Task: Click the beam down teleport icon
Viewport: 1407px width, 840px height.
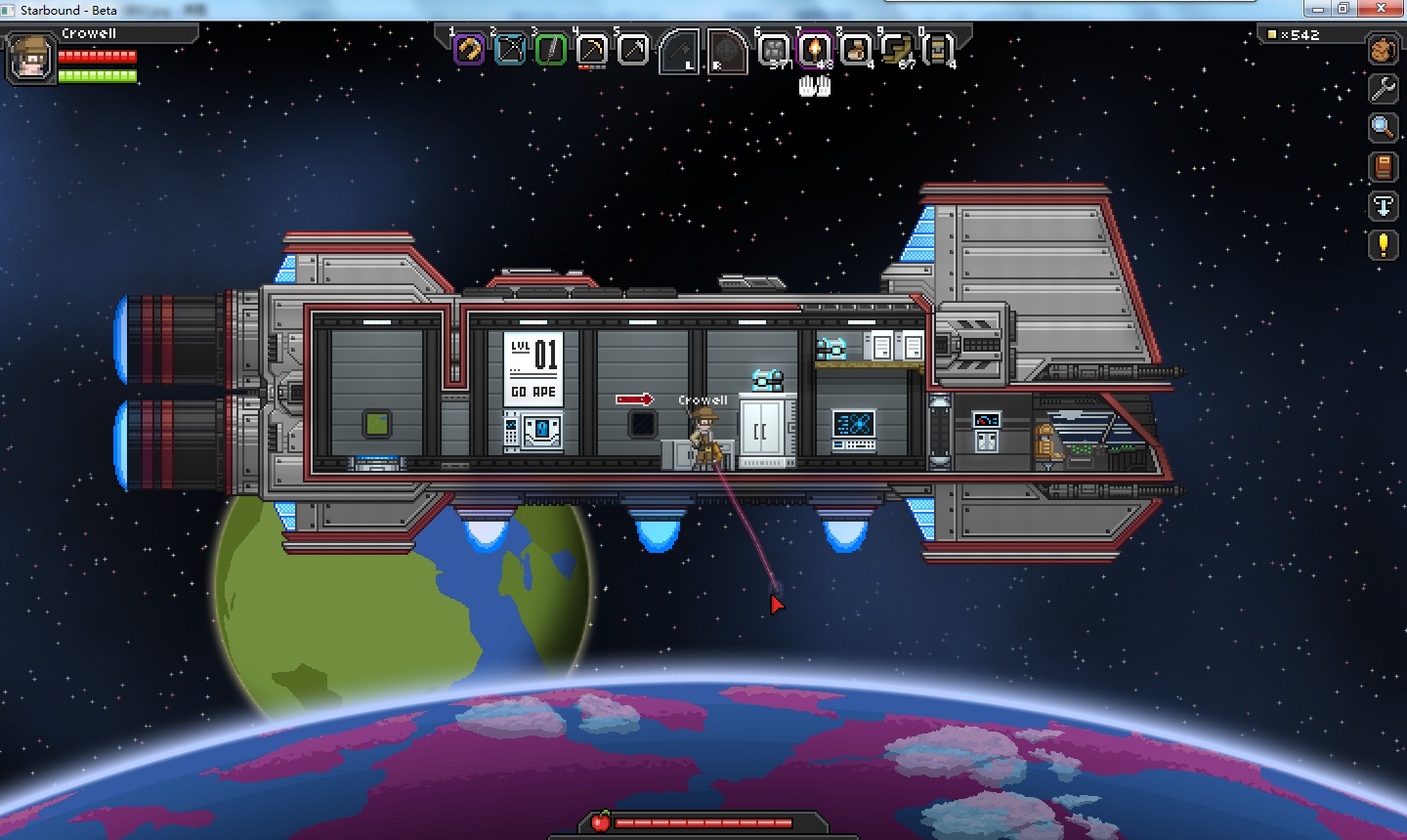Action: (x=1383, y=206)
